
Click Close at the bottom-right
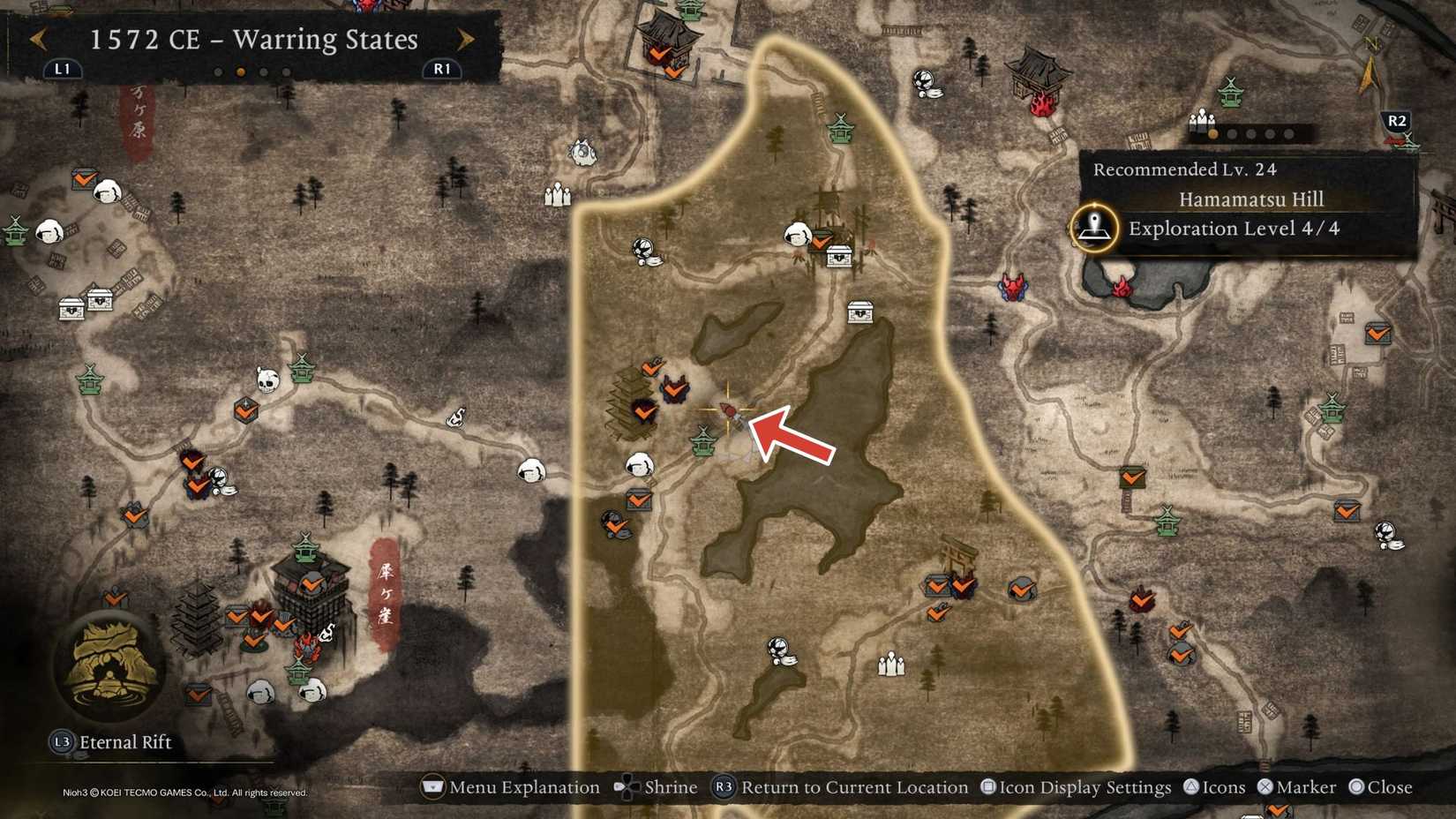point(1381,787)
